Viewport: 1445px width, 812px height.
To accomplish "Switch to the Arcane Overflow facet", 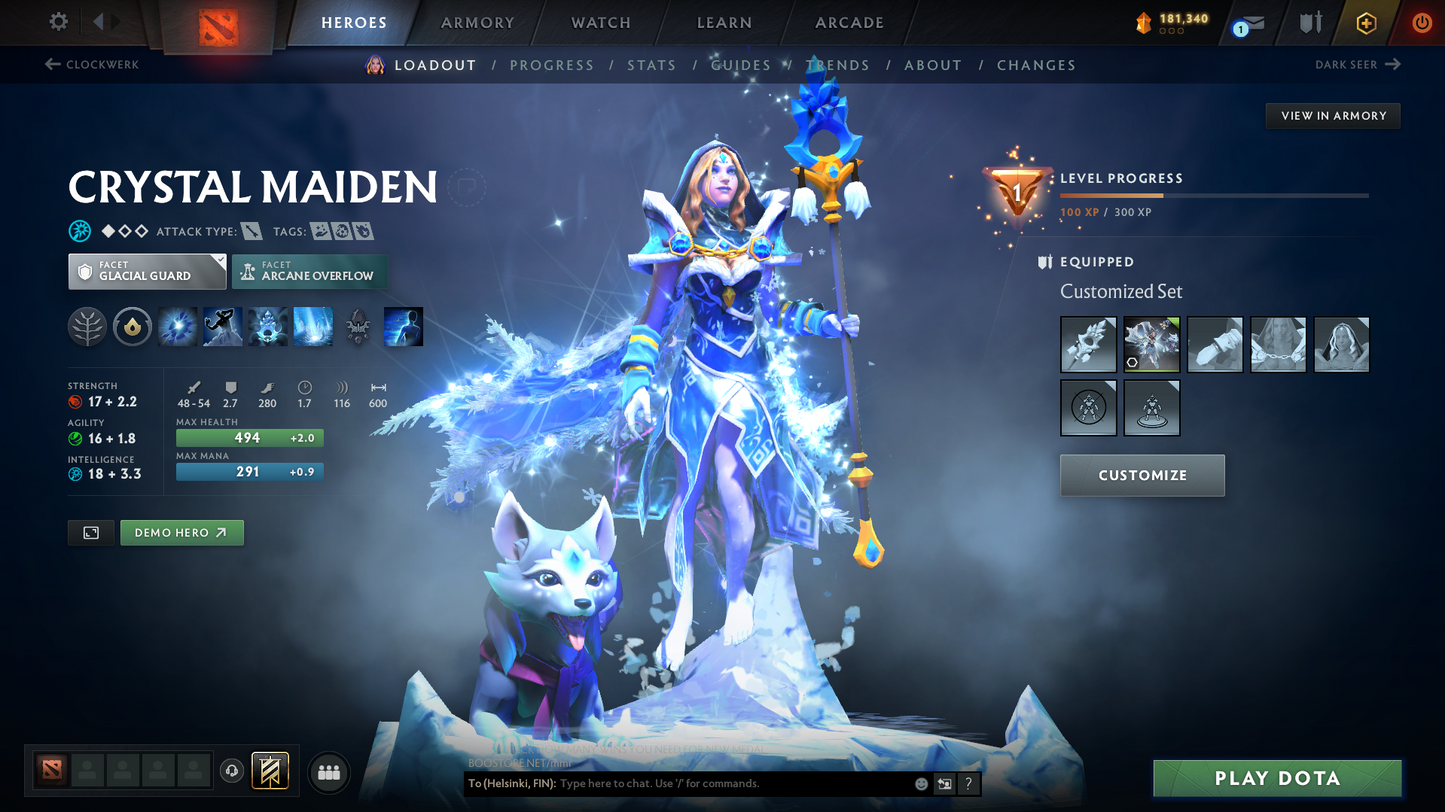I will [x=309, y=271].
